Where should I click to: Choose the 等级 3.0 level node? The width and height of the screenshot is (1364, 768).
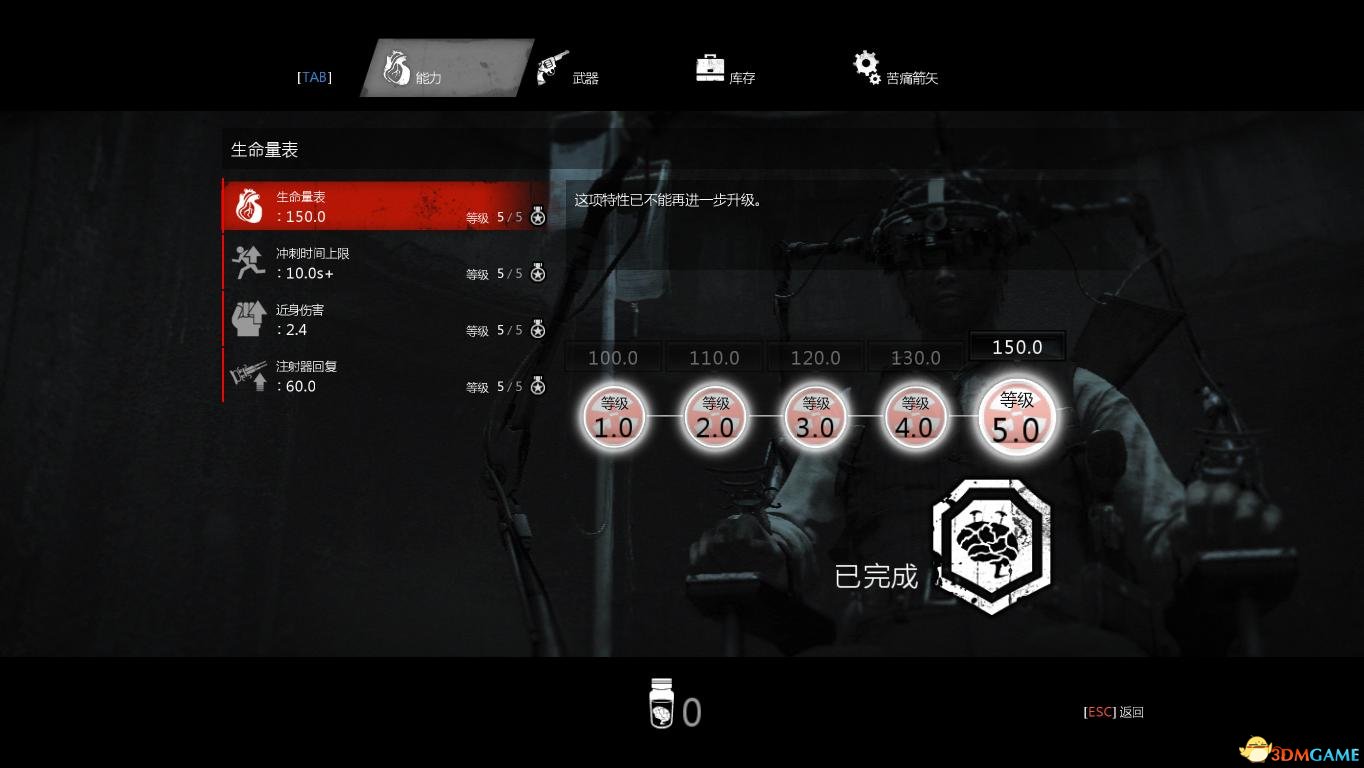pyautogui.click(x=815, y=416)
